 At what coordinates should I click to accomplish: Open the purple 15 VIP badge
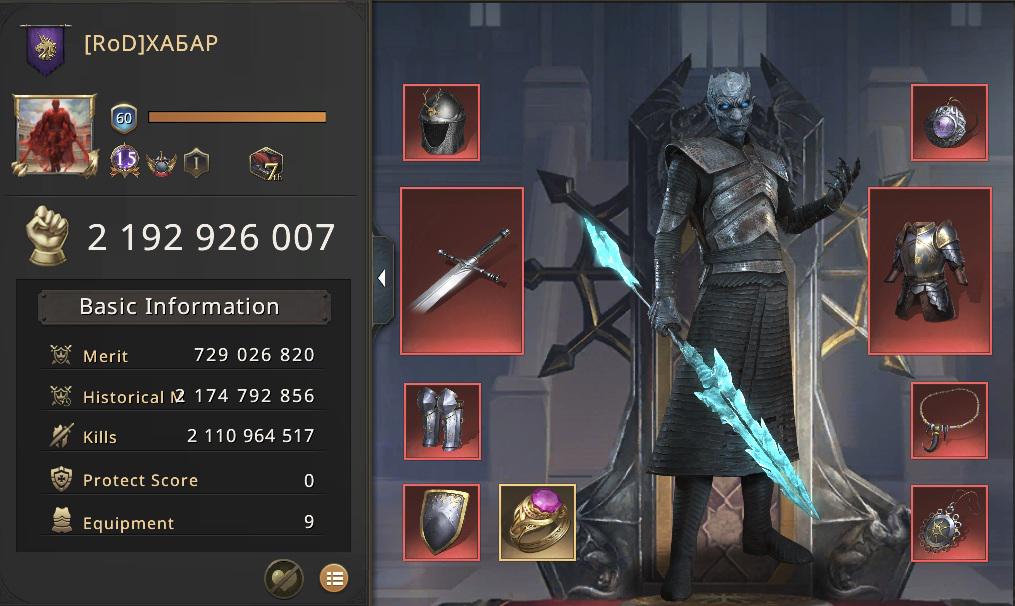point(124,160)
